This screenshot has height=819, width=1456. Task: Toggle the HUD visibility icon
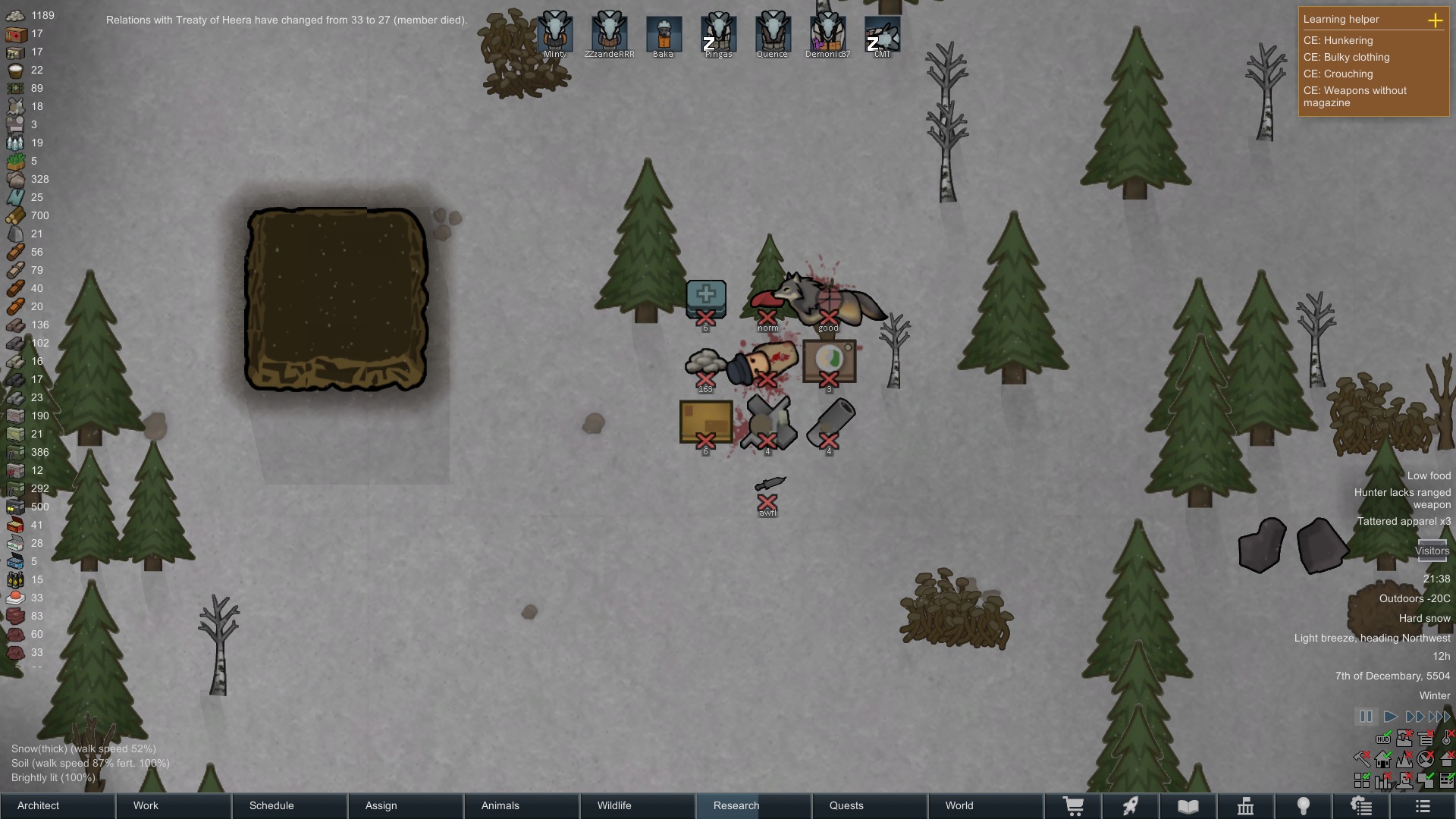(x=1383, y=738)
